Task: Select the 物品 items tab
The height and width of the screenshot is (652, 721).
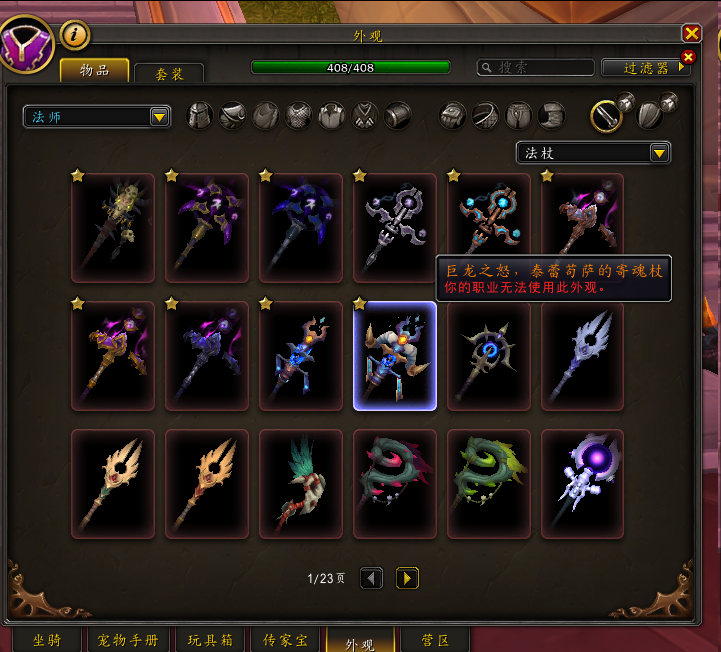Action: click(95, 70)
